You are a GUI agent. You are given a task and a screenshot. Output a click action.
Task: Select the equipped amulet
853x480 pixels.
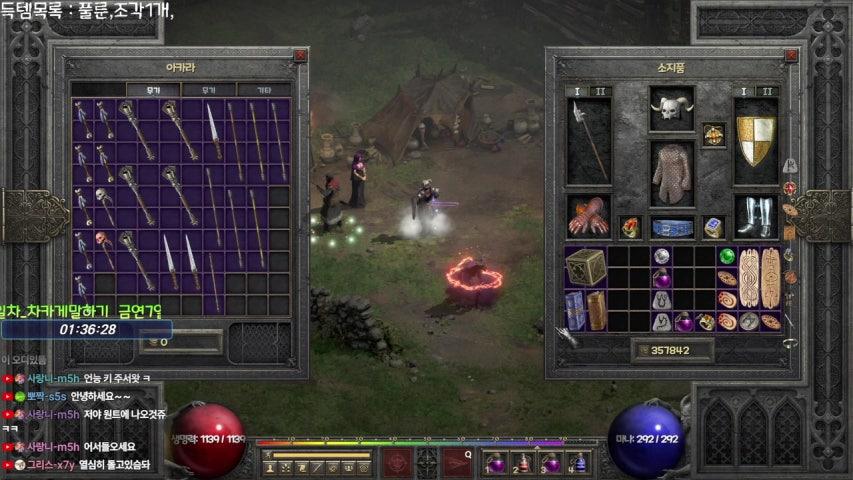pos(713,134)
